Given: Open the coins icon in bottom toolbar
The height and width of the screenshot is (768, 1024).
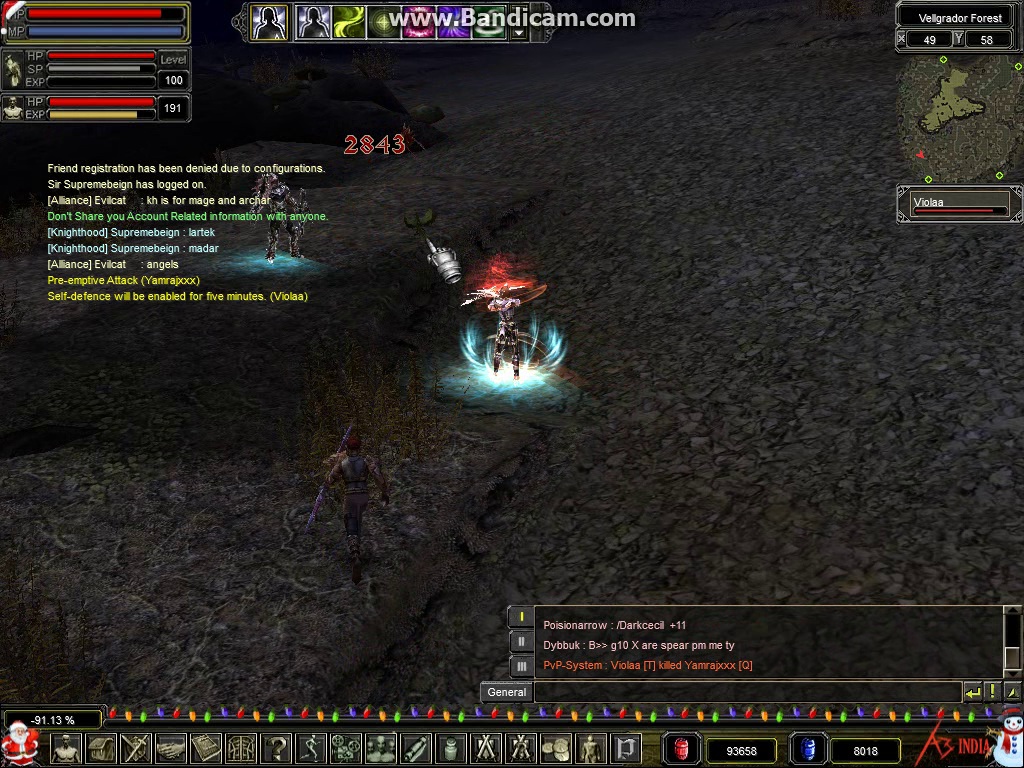Looking at the screenshot, I should click(x=555, y=748).
